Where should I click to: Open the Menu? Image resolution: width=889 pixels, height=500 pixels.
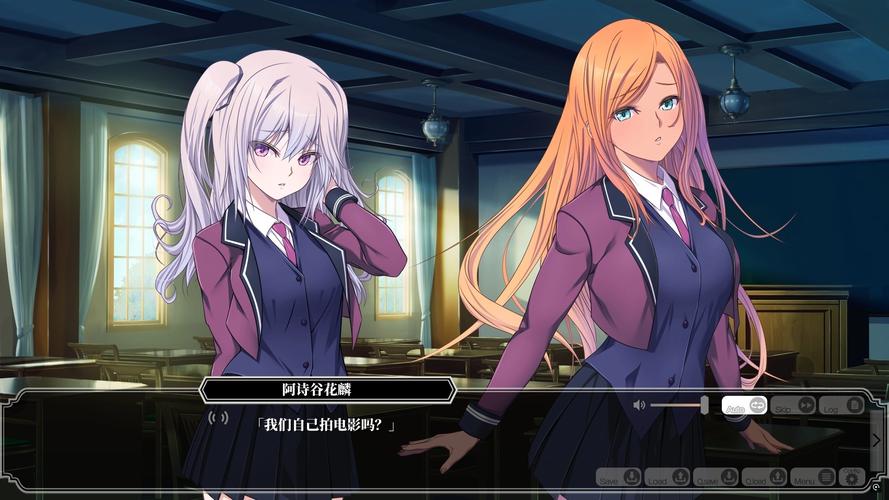point(812,478)
